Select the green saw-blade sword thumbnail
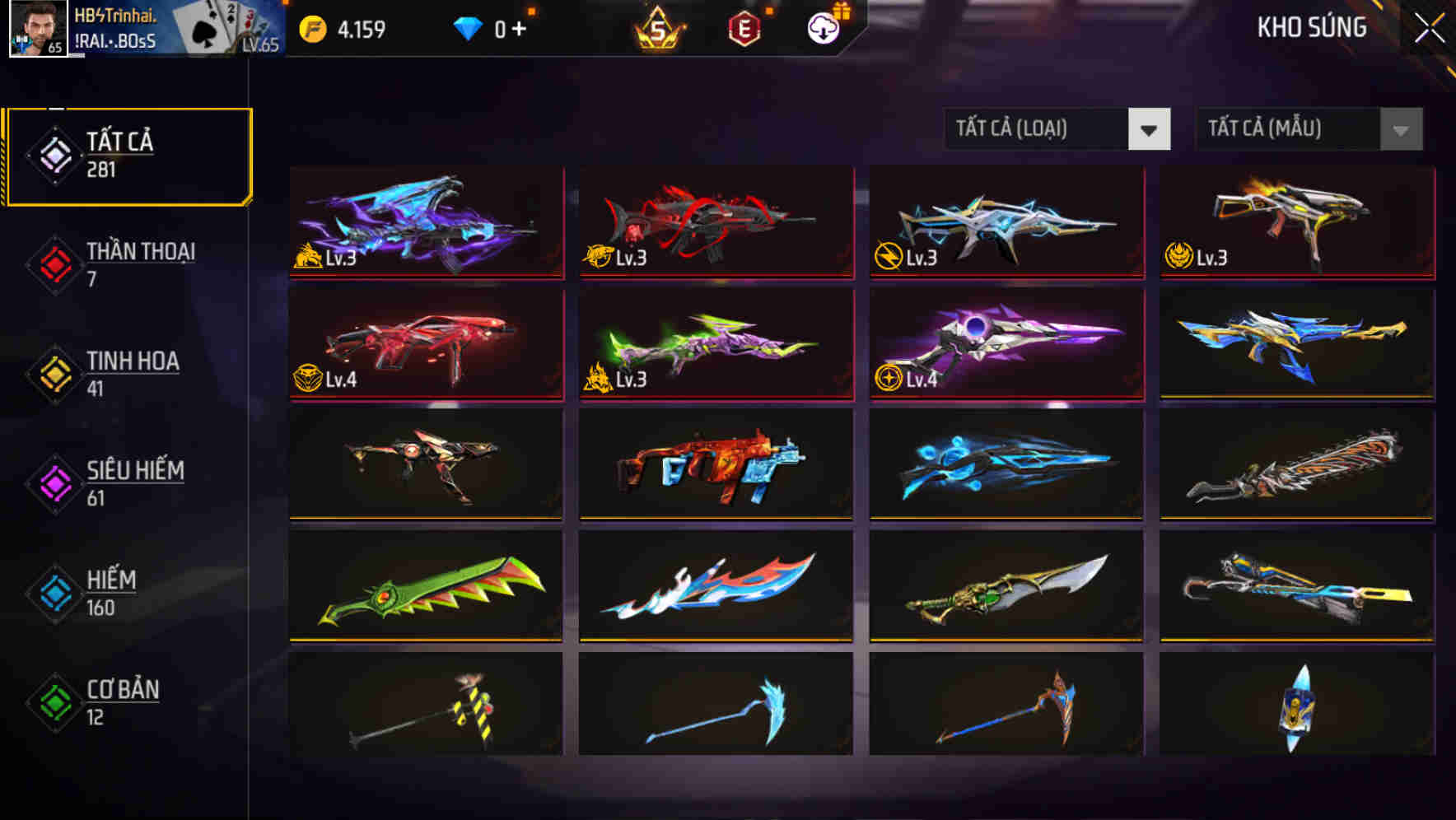The image size is (1456, 820). coord(426,585)
